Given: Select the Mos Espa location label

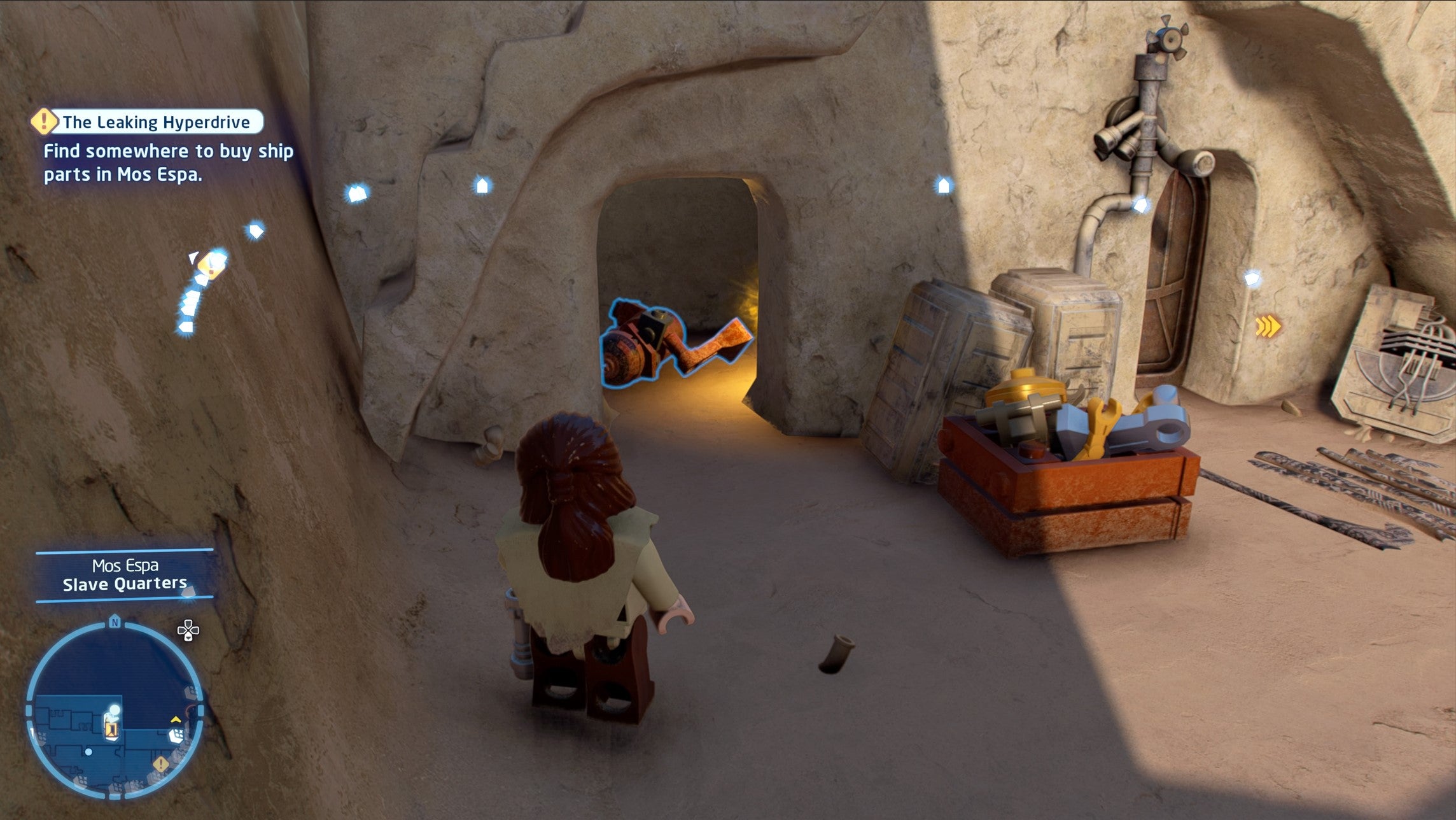Looking at the screenshot, I should click(125, 566).
